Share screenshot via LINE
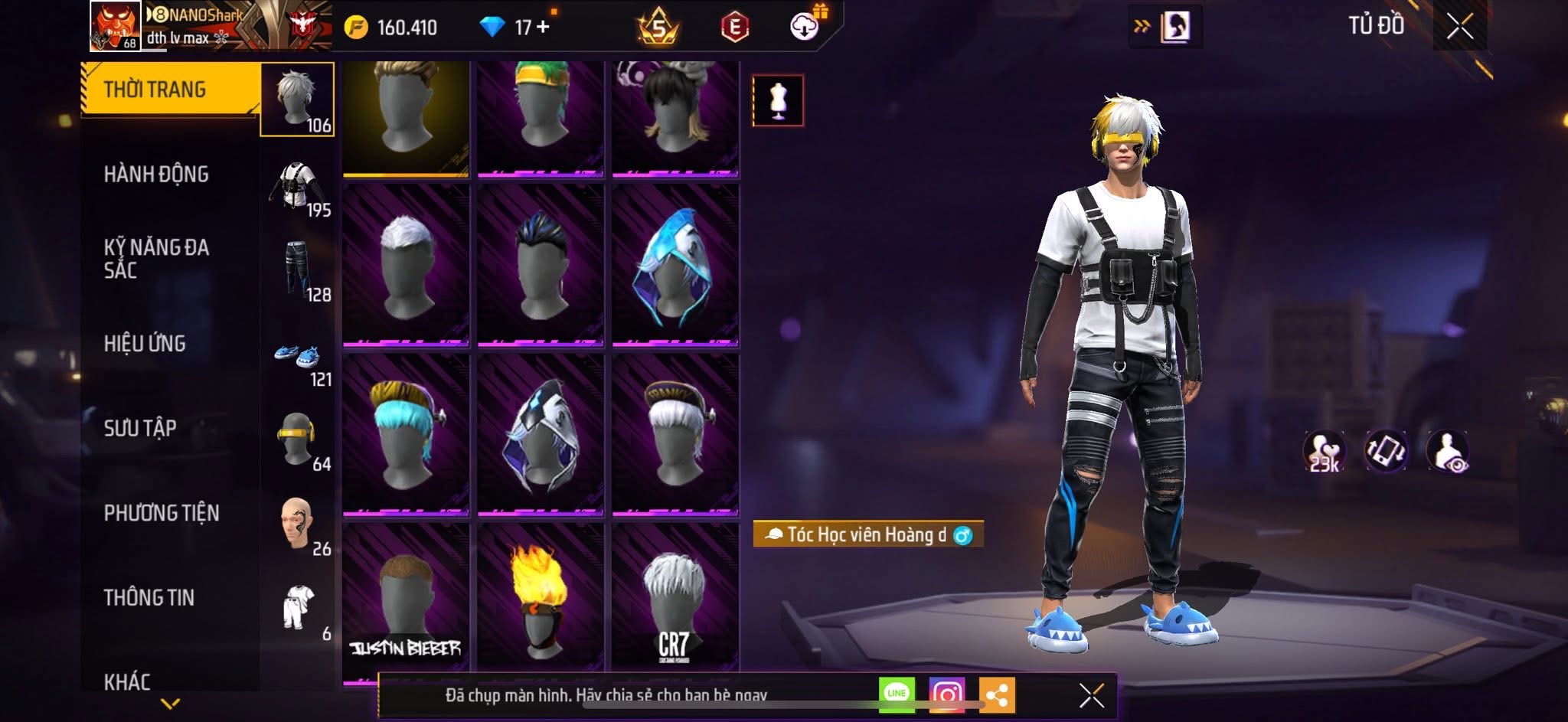This screenshot has width=1568, height=722. [897, 694]
